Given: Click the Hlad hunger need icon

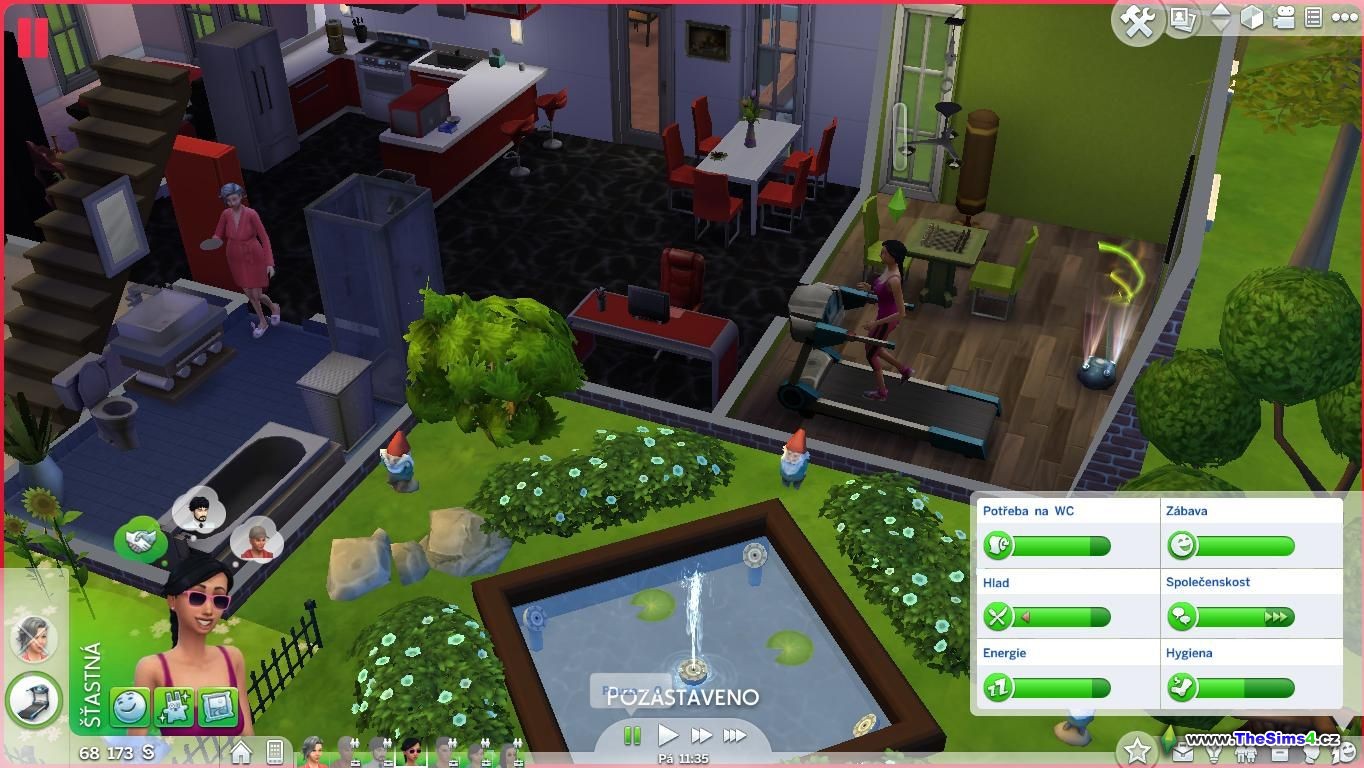Looking at the screenshot, I should 997,617.
